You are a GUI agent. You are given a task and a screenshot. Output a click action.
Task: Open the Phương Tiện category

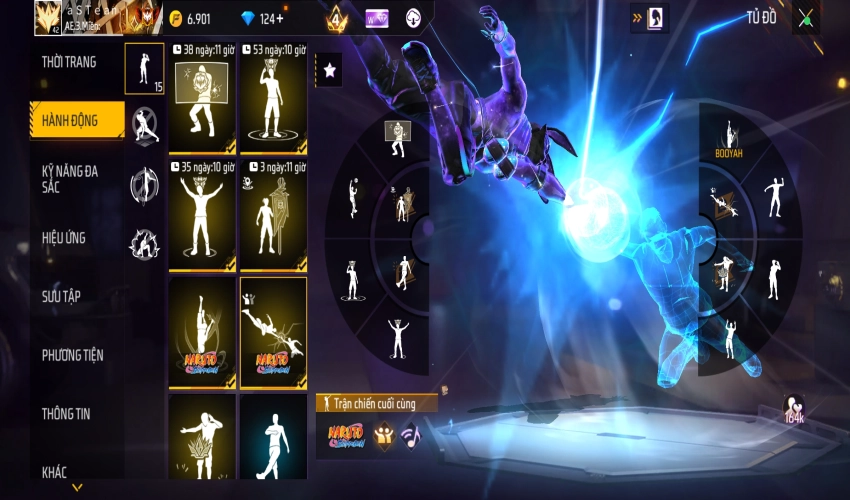tap(72, 355)
